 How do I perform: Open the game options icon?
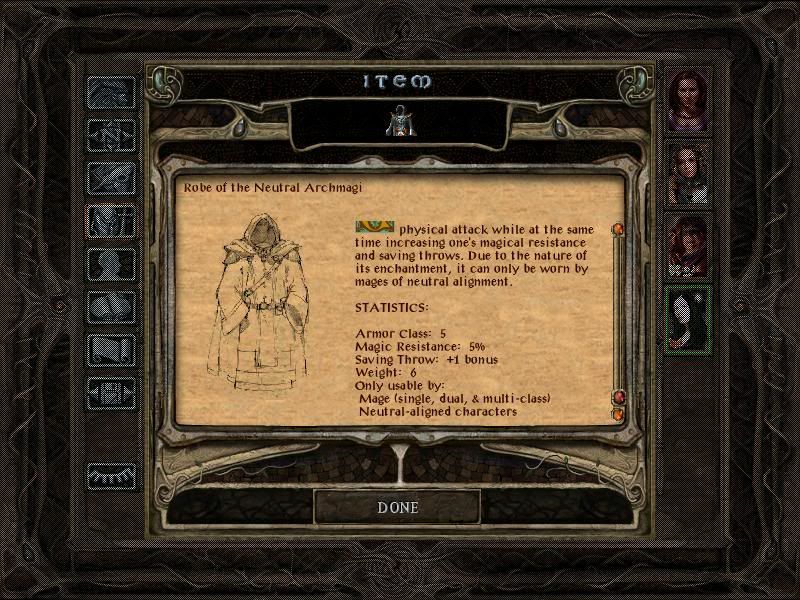click(x=112, y=394)
